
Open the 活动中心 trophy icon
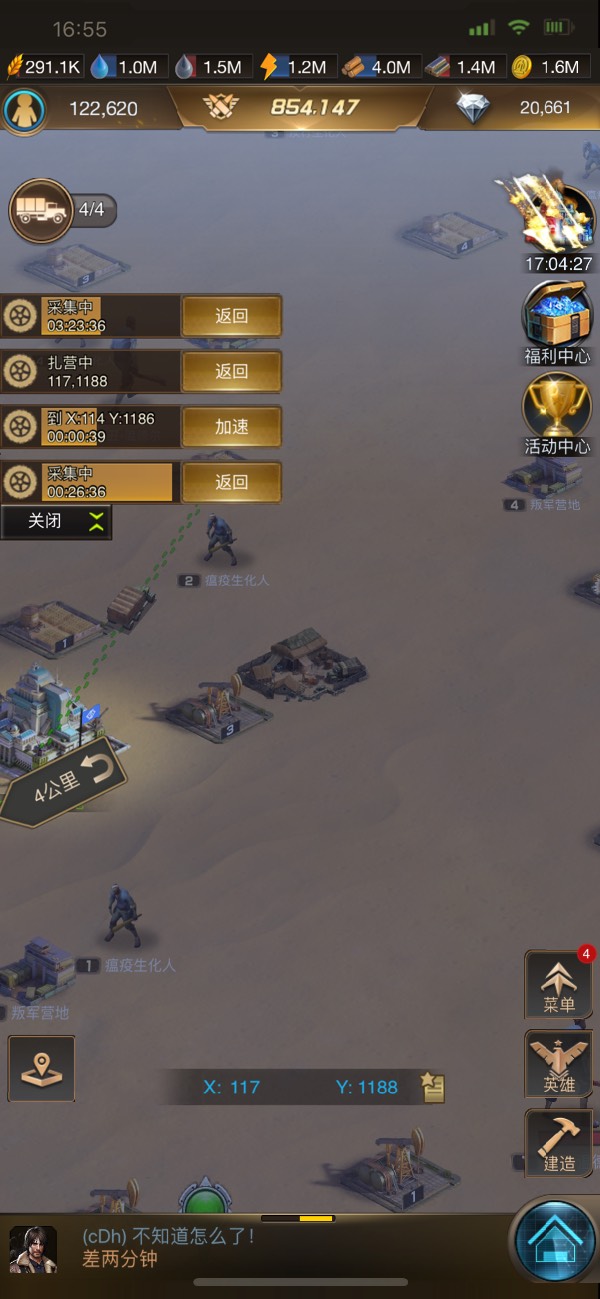point(557,407)
